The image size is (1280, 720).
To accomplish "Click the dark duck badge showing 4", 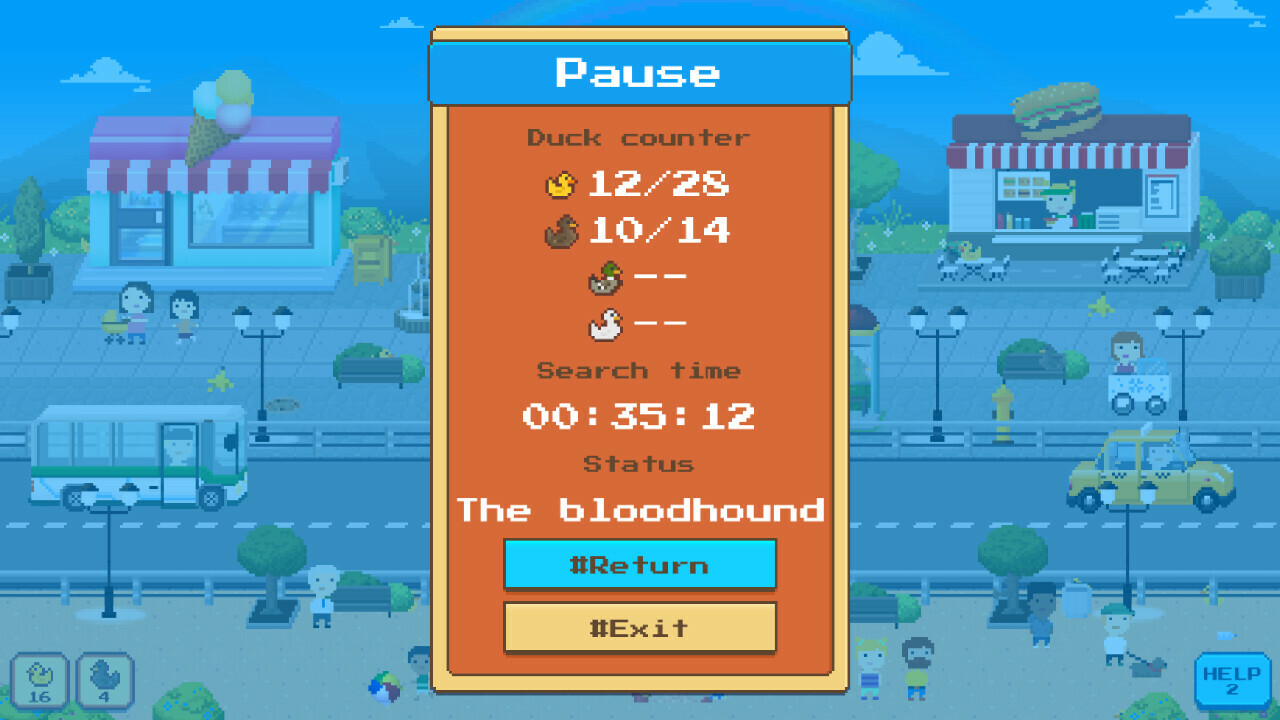I will (103, 681).
